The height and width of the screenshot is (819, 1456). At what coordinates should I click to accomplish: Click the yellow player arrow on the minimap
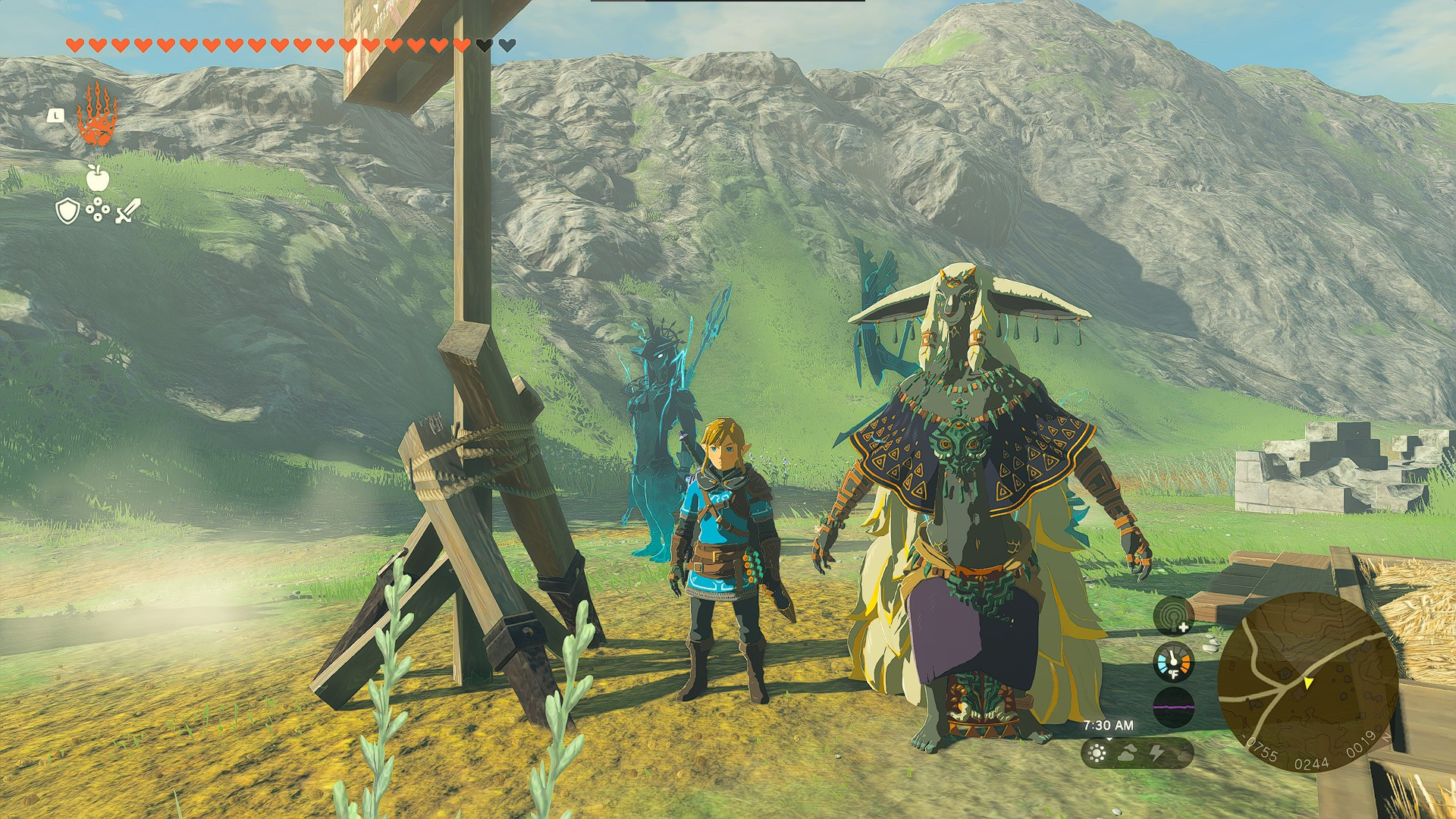click(1307, 684)
